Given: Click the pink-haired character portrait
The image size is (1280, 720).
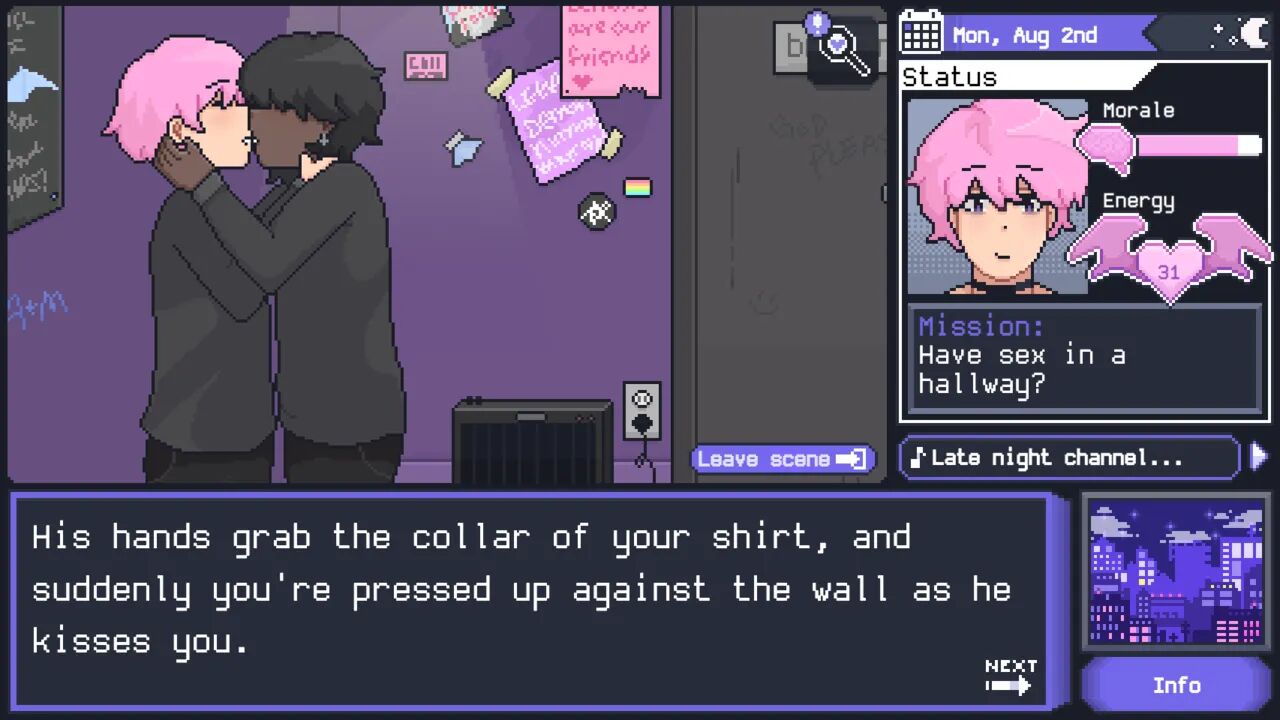Looking at the screenshot, I should (996, 197).
